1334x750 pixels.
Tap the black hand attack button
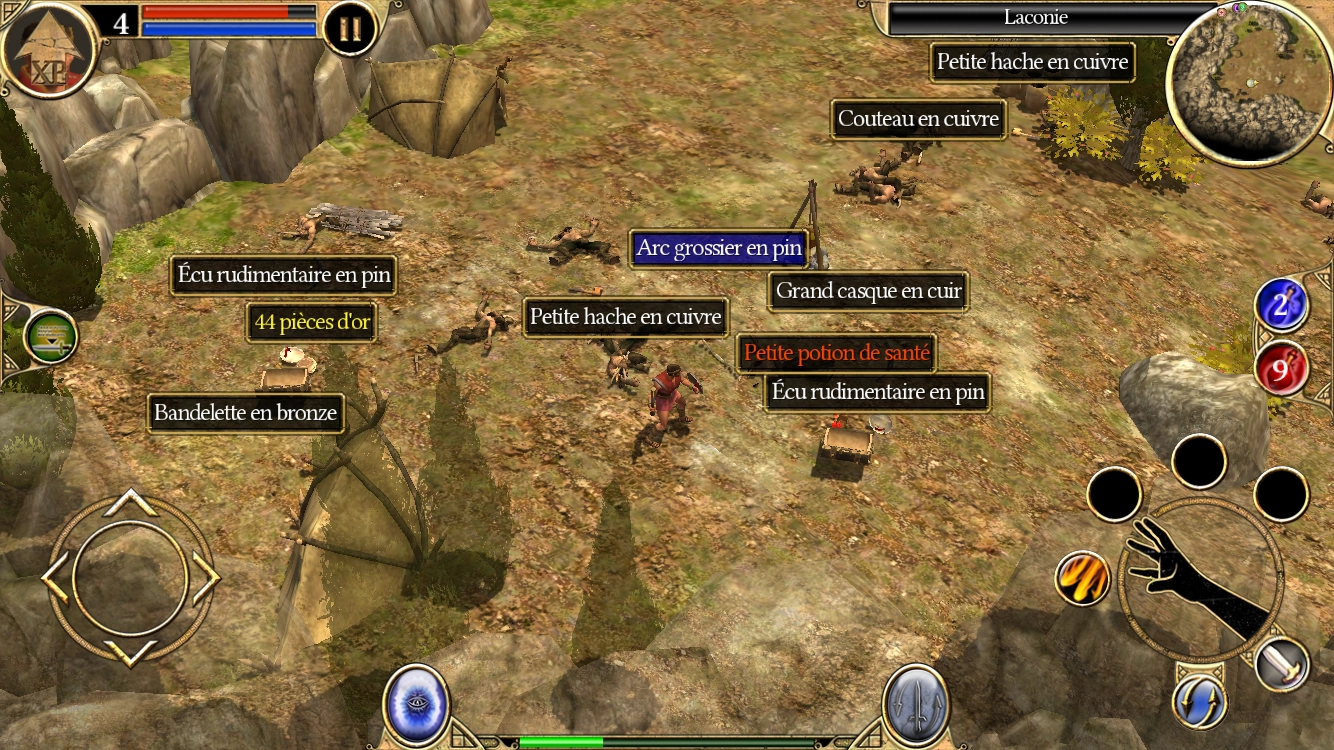coord(1198,579)
